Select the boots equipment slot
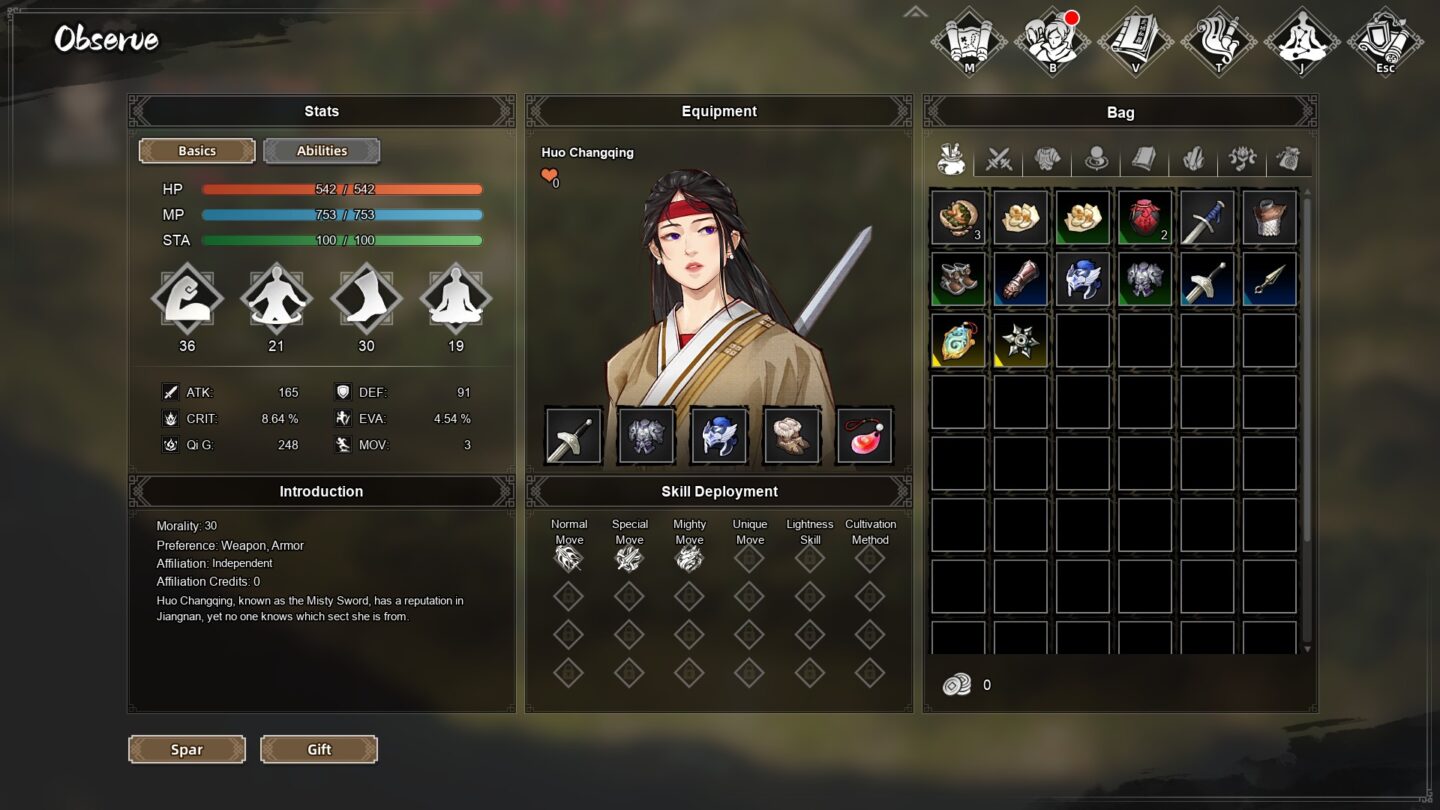 [x=791, y=434]
